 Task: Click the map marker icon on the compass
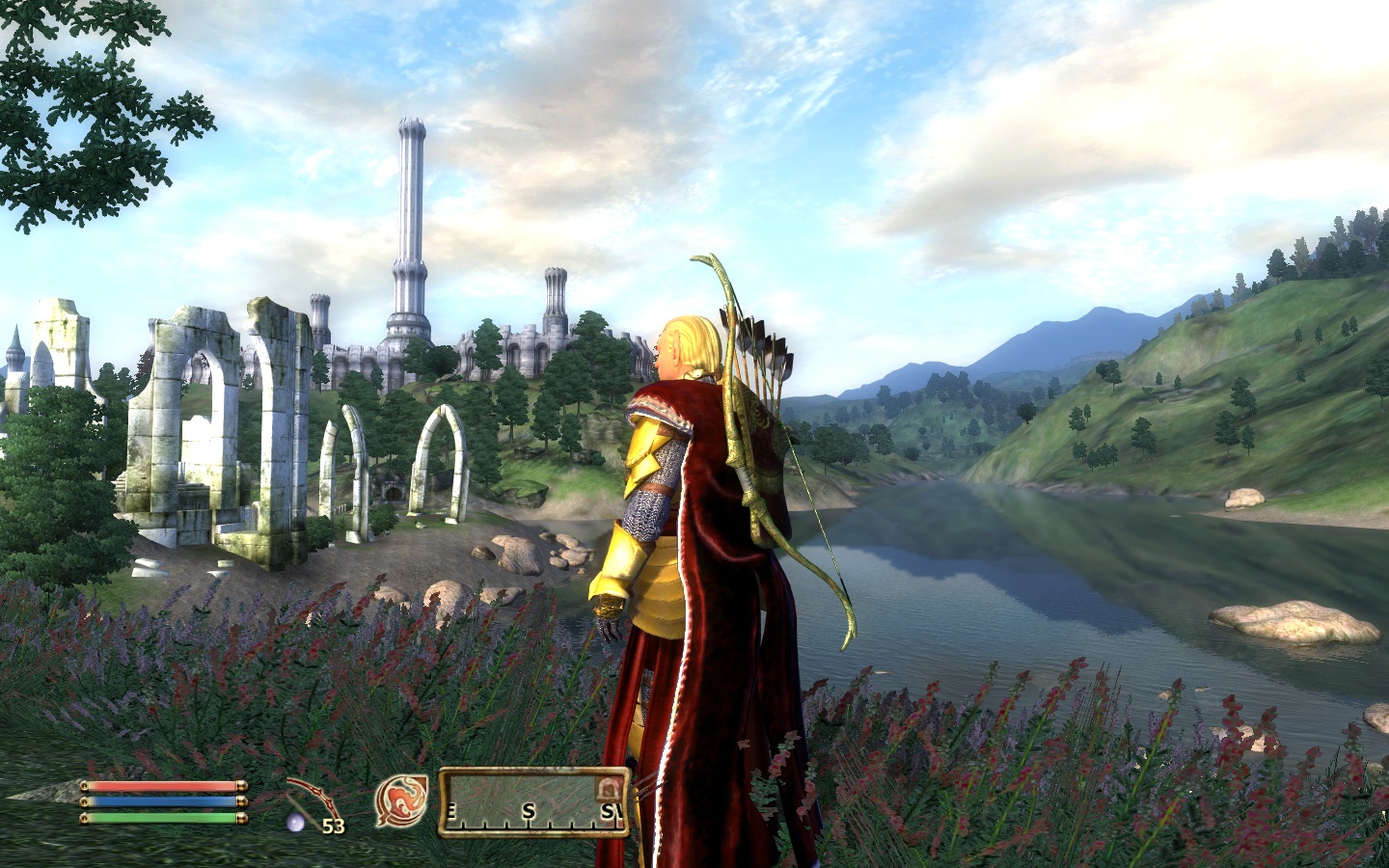[610, 789]
